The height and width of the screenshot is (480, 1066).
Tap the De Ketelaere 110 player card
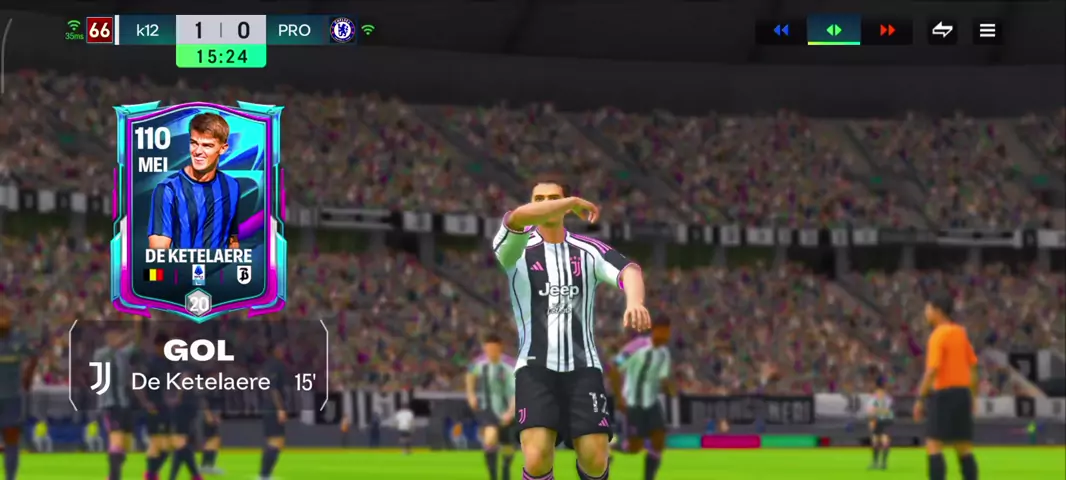tap(198, 208)
